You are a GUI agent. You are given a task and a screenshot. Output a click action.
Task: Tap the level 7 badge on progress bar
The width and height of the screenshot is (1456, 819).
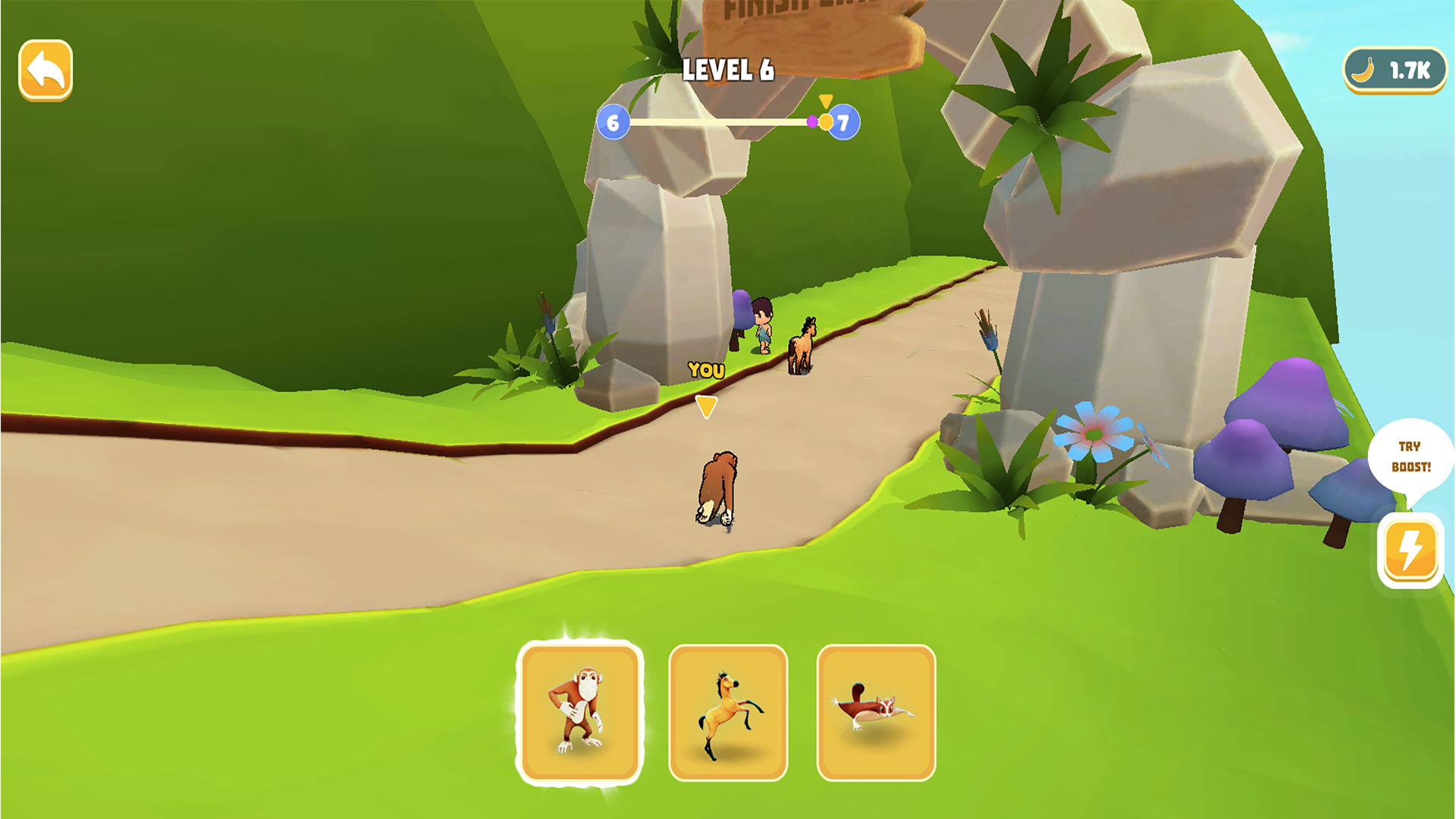(x=844, y=121)
